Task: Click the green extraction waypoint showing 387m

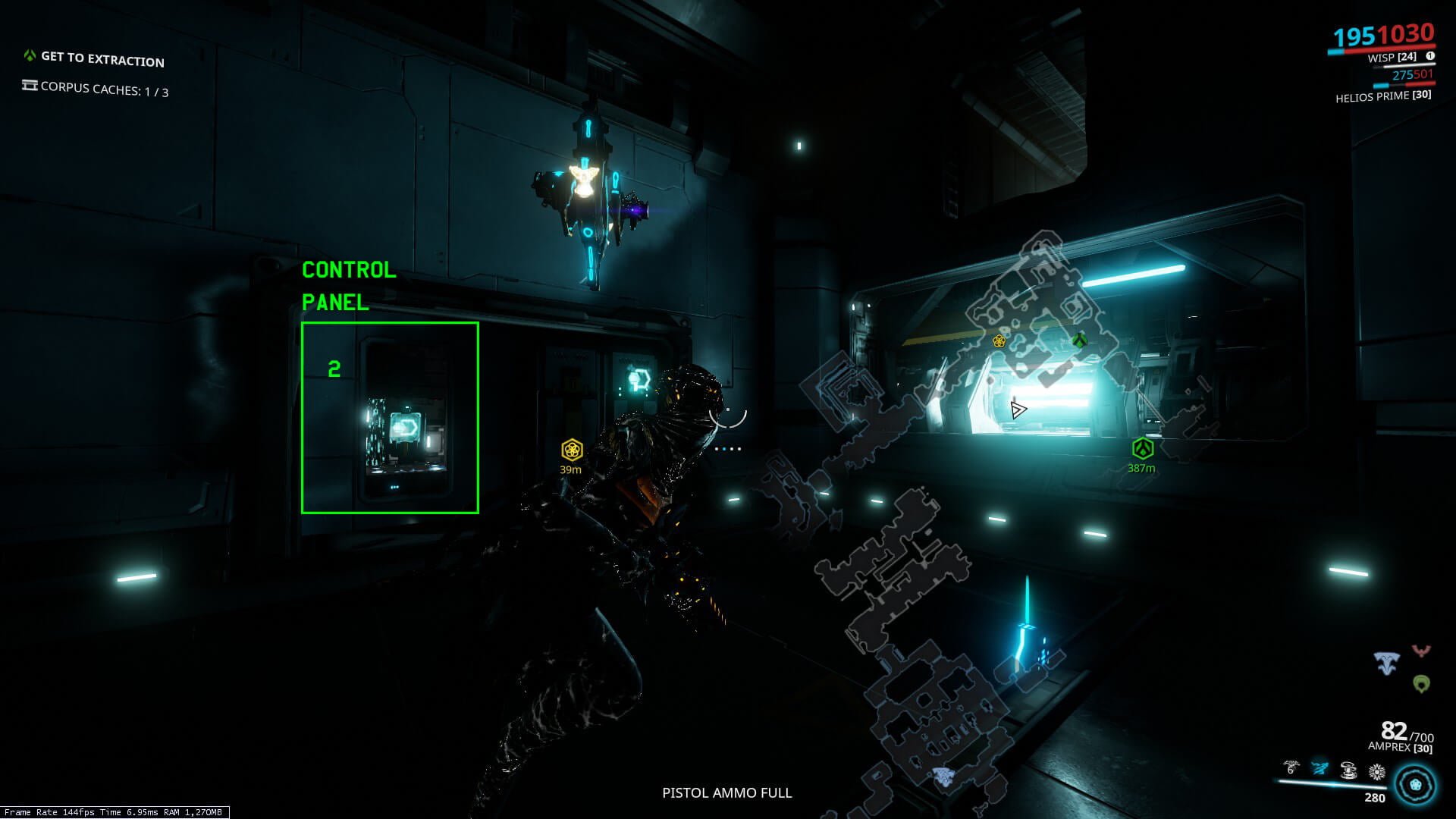Action: pos(1142,449)
